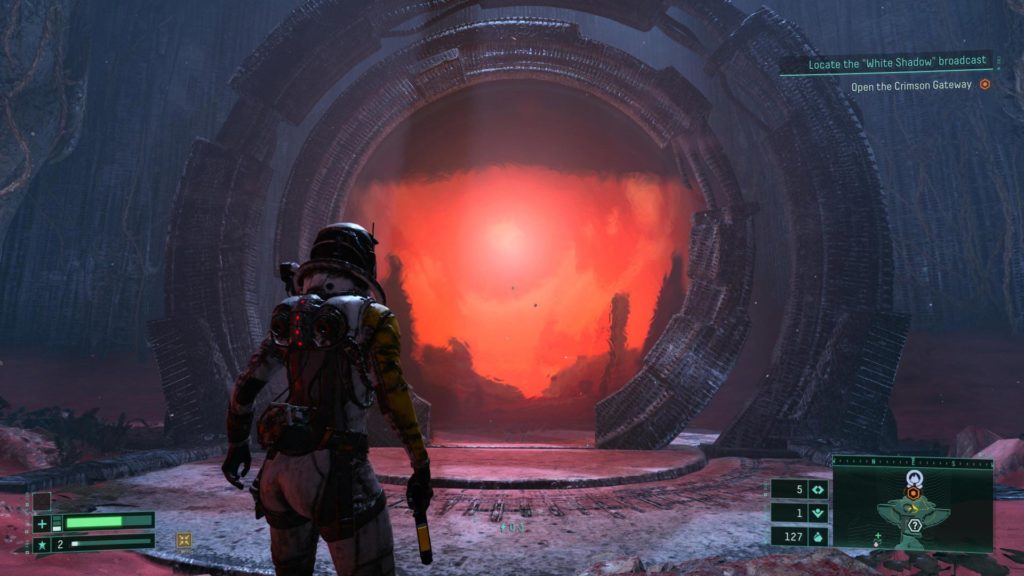
Task: Click the compass strip above the minimap
Action: 912,462
